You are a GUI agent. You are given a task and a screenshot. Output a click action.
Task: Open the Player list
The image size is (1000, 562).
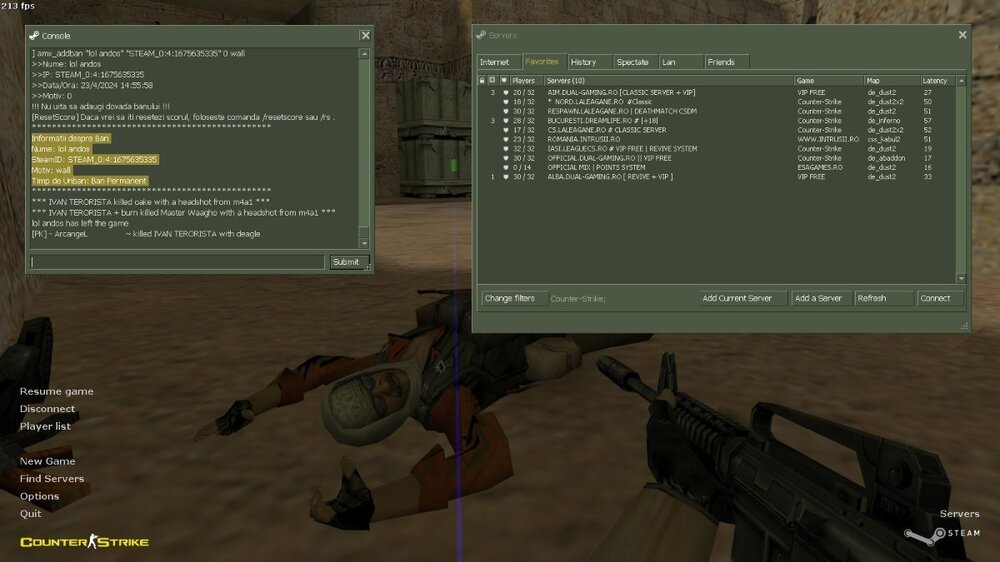(46, 426)
